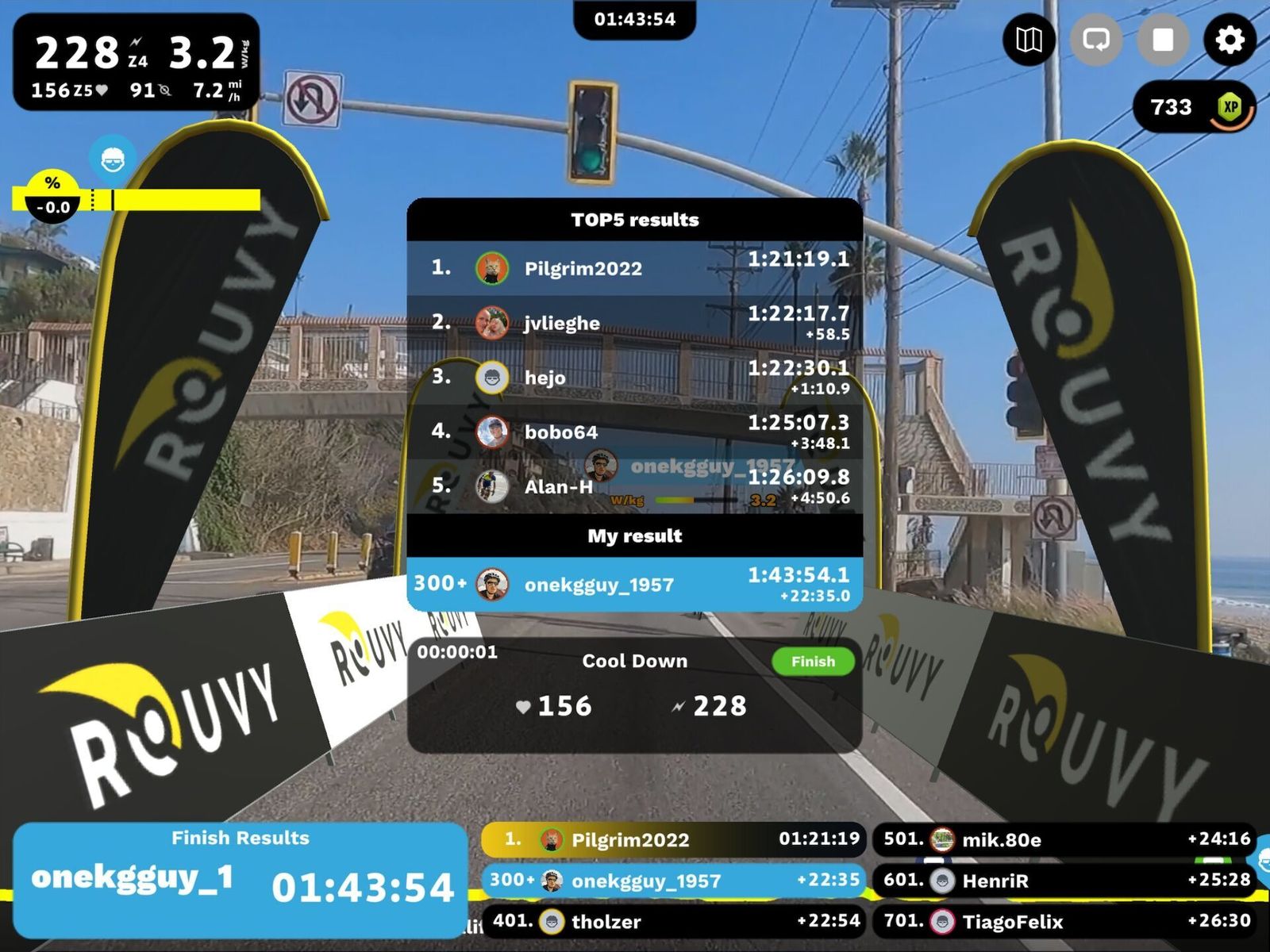Select tholzer in the bottom leaderboard
The width and height of the screenshot is (1270, 952).
tap(673, 921)
